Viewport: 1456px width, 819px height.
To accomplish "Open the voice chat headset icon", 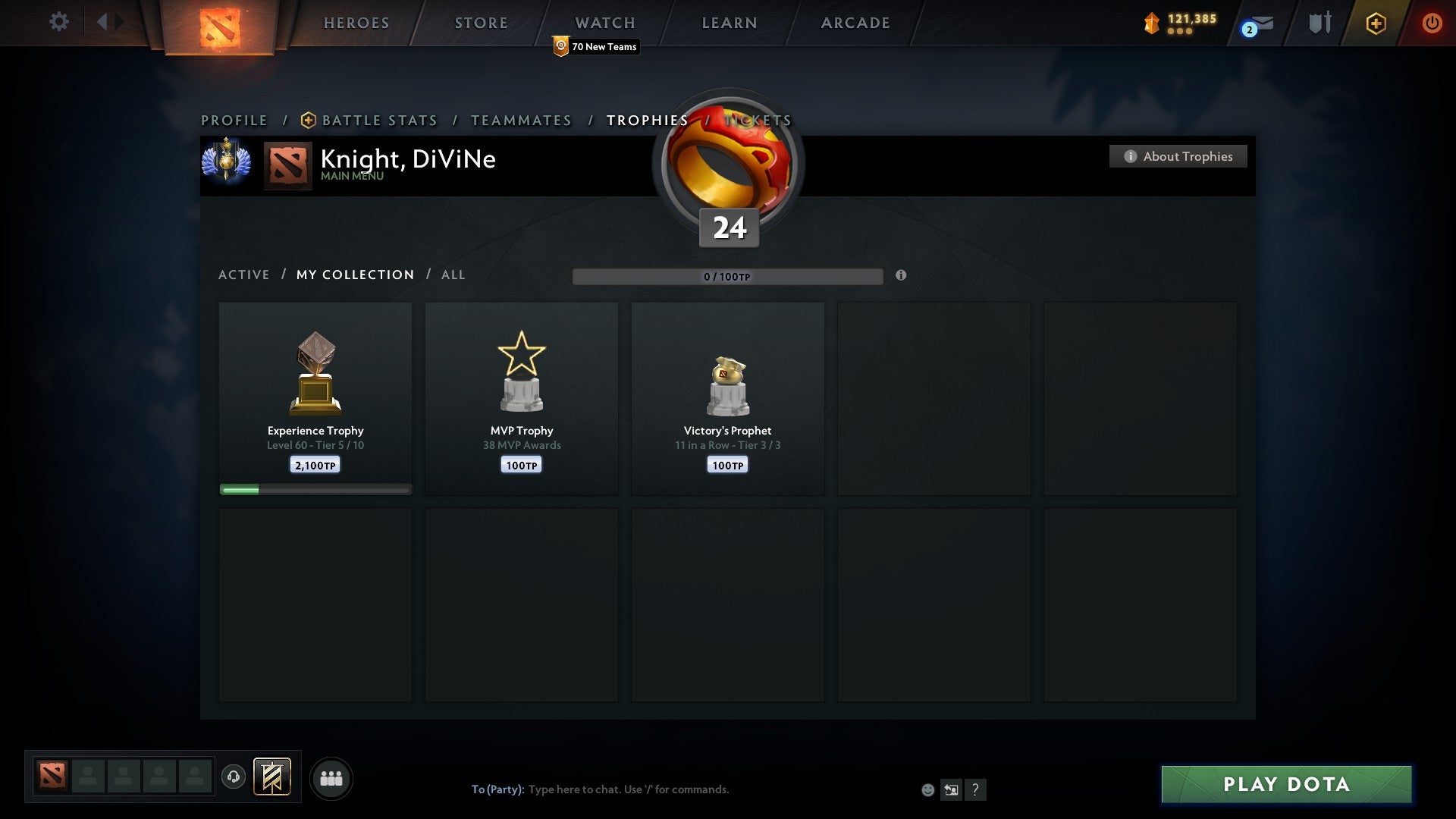I will (234, 777).
